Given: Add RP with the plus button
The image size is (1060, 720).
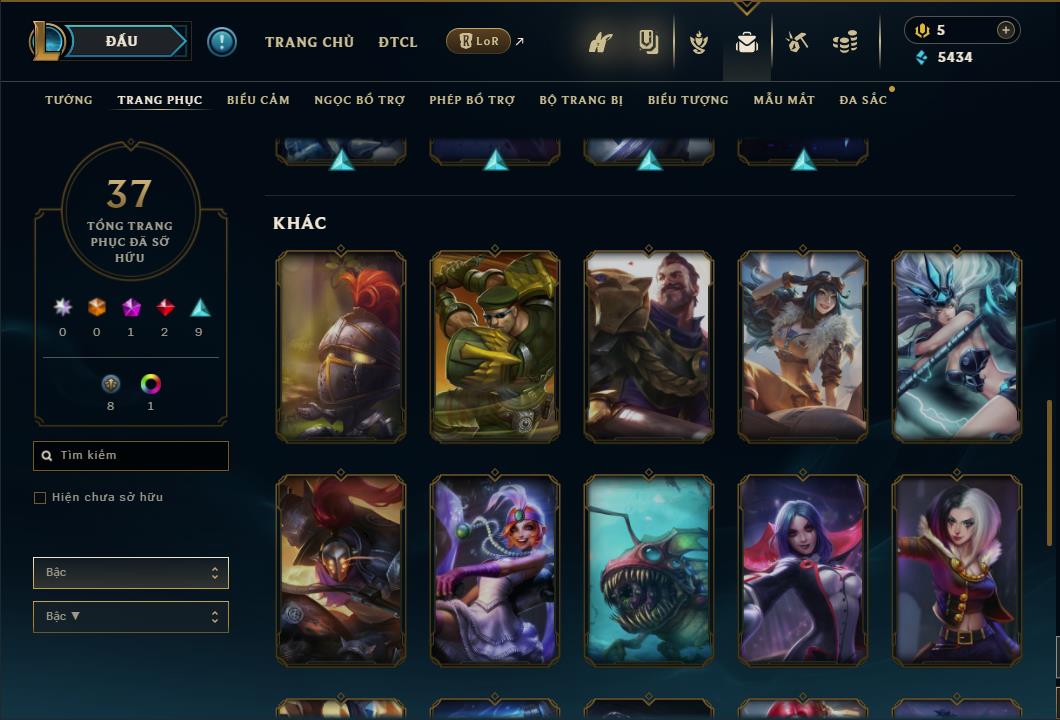Looking at the screenshot, I should pyautogui.click(x=1006, y=30).
